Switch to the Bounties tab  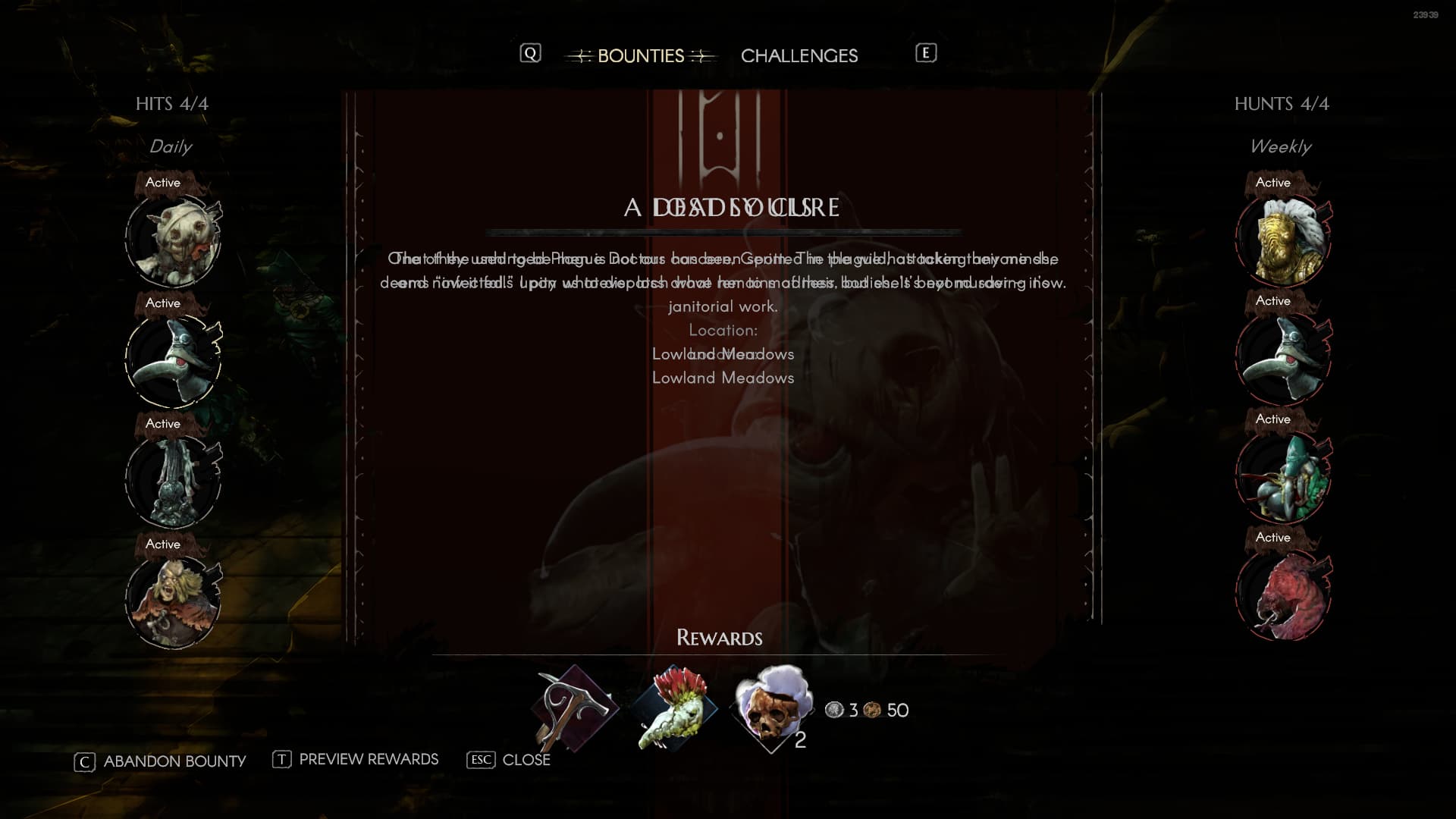[640, 56]
